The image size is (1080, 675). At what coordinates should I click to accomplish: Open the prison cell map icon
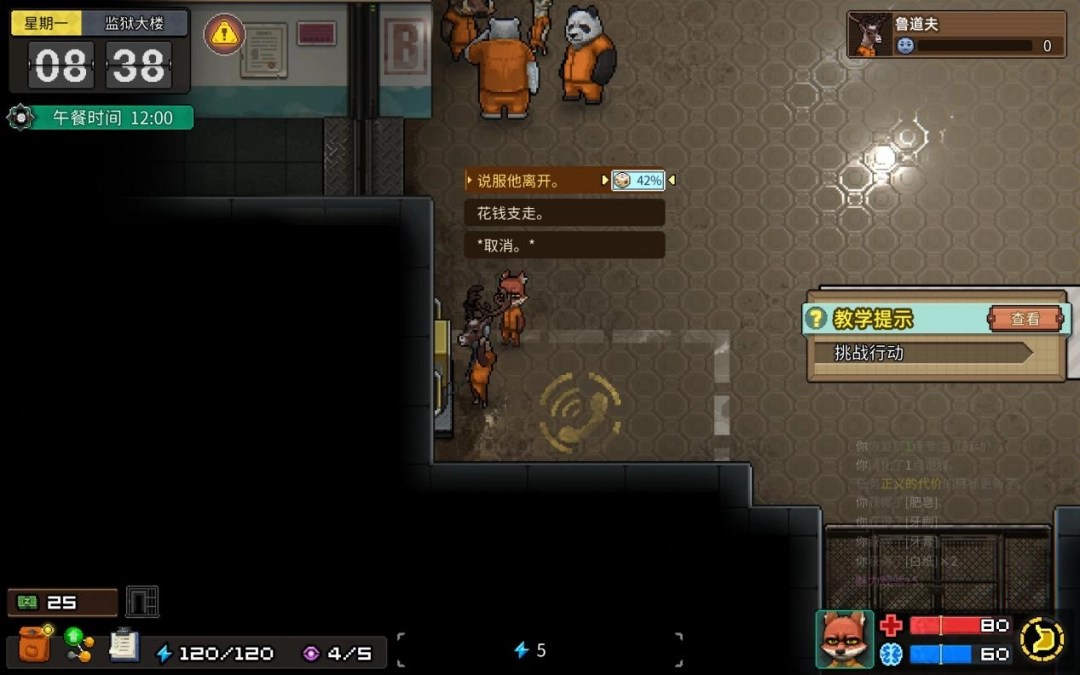142,602
